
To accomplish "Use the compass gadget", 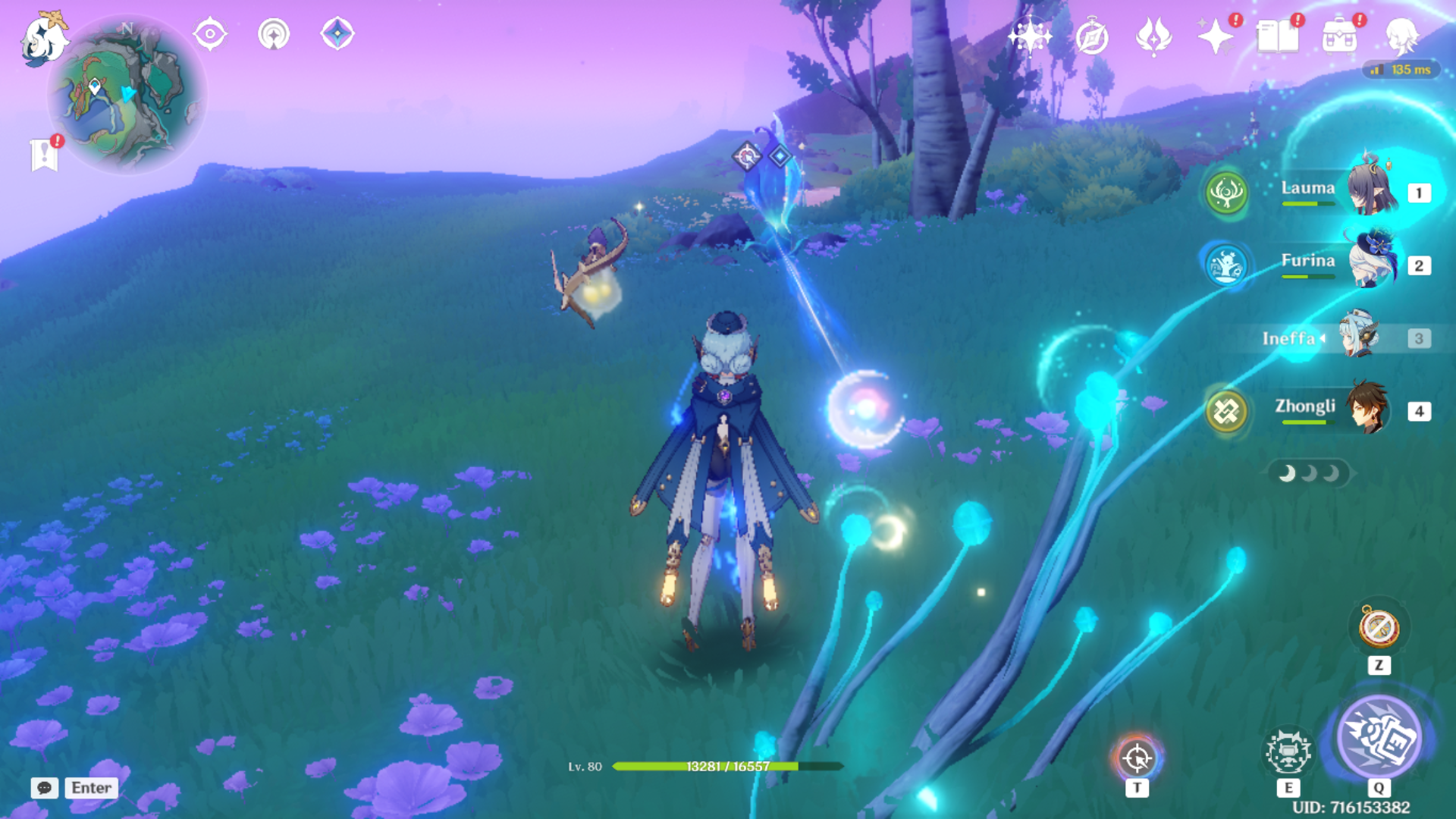I will (1379, 627).
